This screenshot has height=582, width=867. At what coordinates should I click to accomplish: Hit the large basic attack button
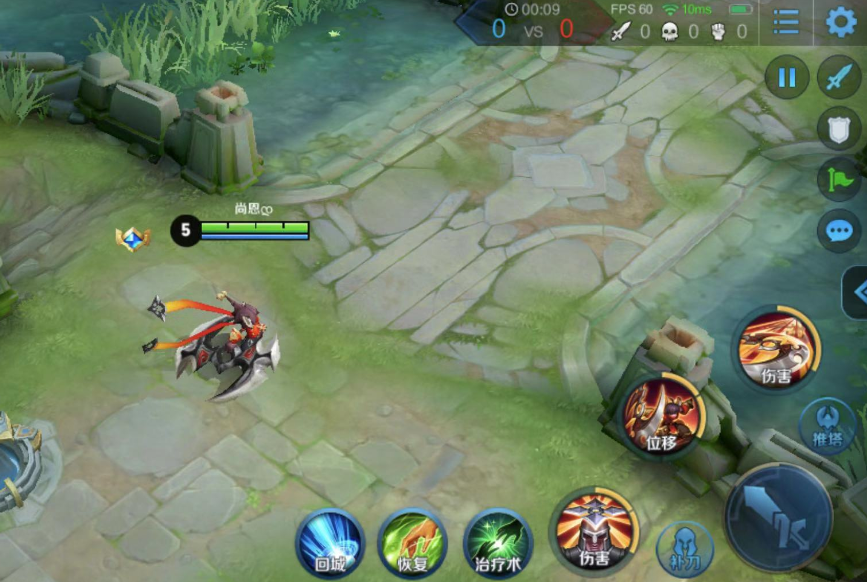coord(779,517)
